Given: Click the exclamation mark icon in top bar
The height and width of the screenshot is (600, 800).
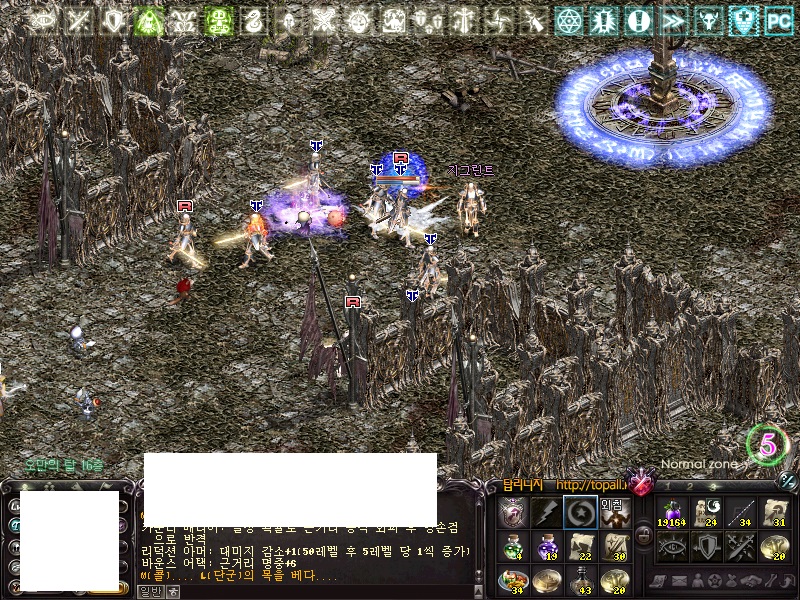Looking at the screenshot, I should click(x=638, y=20).
